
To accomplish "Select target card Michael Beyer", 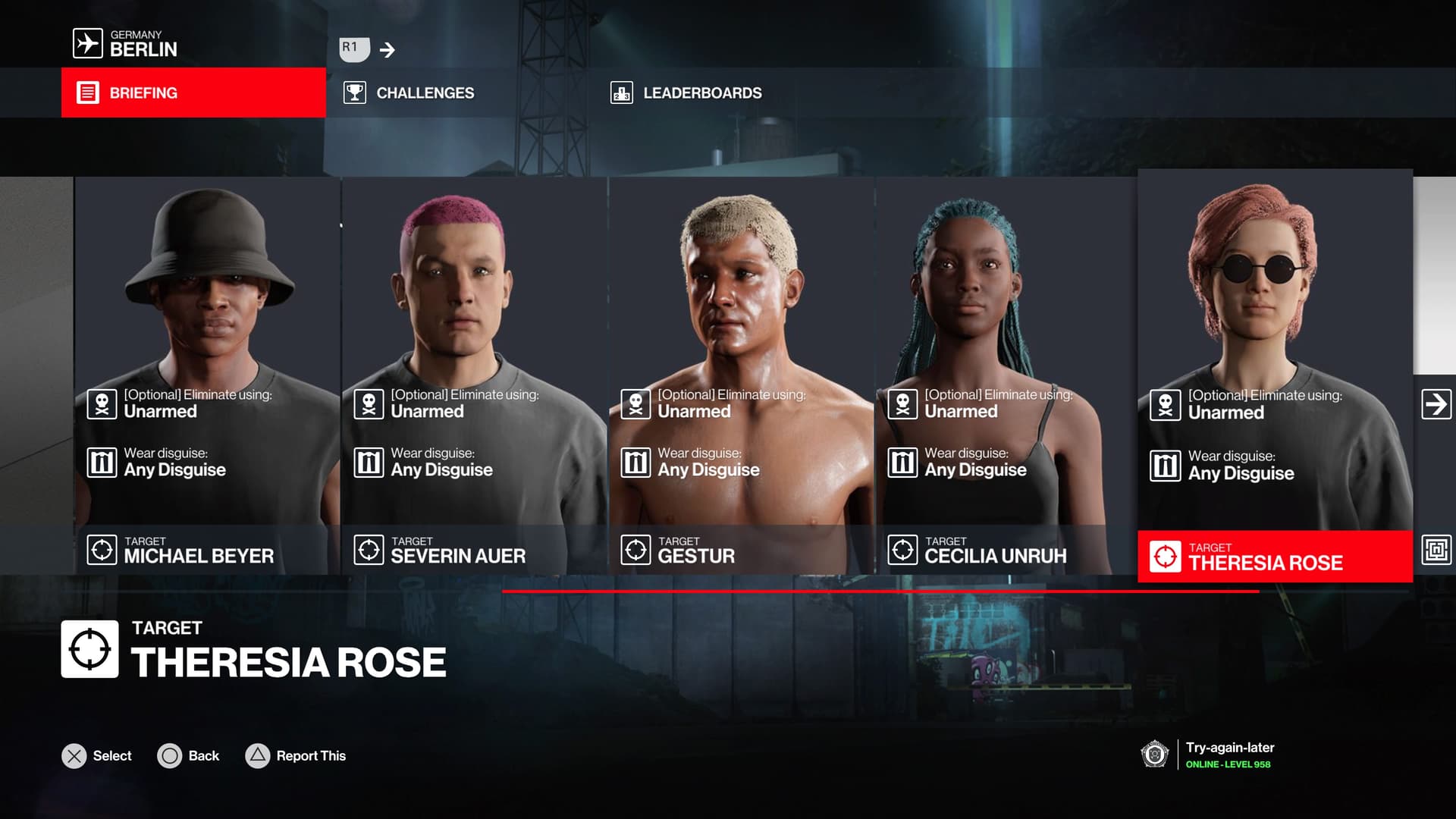I will click(206, 375).
